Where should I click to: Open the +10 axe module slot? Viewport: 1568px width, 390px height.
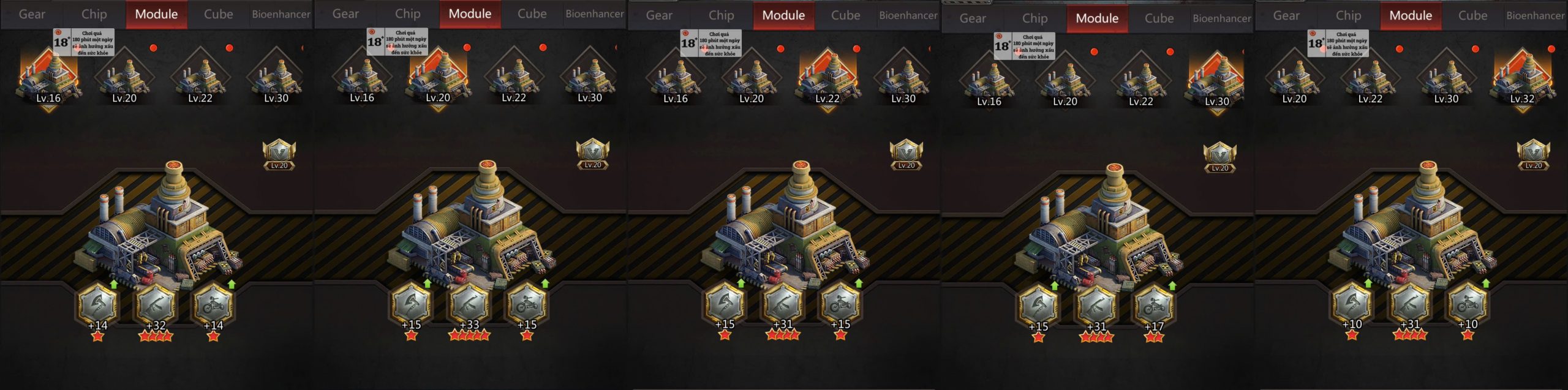(x=1352, y=304)
